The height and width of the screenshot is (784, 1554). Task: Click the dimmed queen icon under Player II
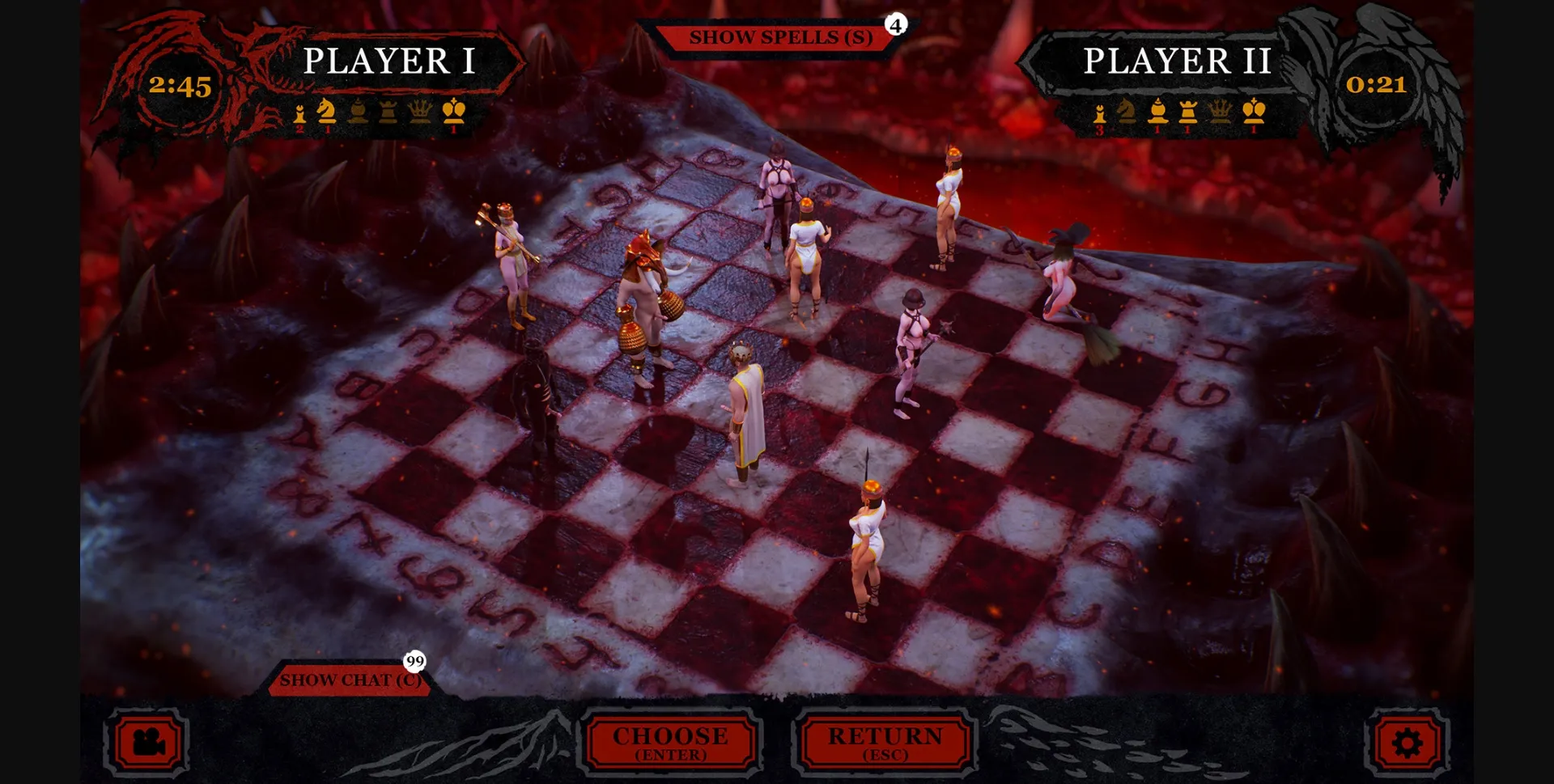click(1220, 113)
